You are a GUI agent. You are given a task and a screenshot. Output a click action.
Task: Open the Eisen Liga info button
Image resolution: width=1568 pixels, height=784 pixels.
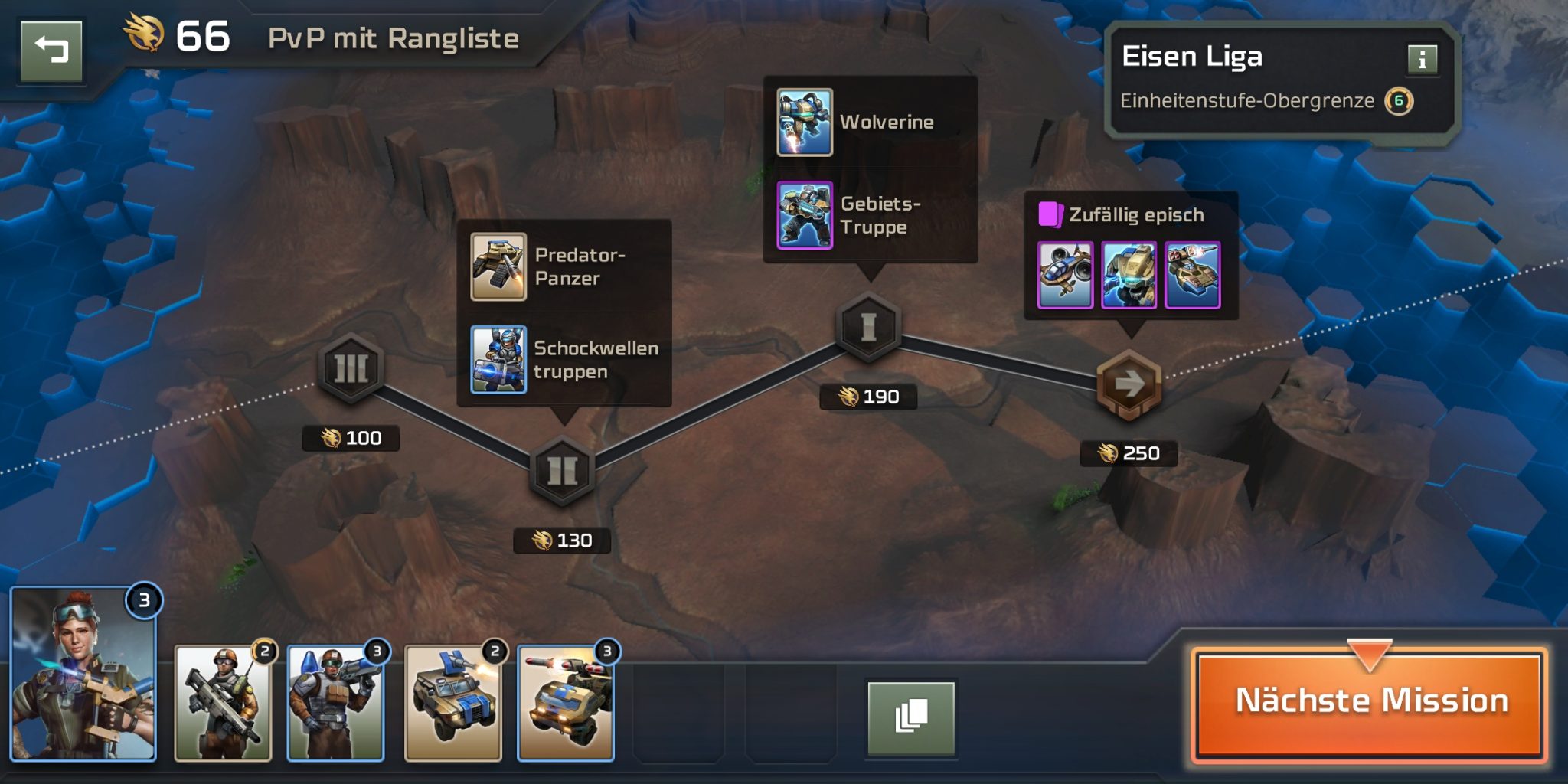1422,59
